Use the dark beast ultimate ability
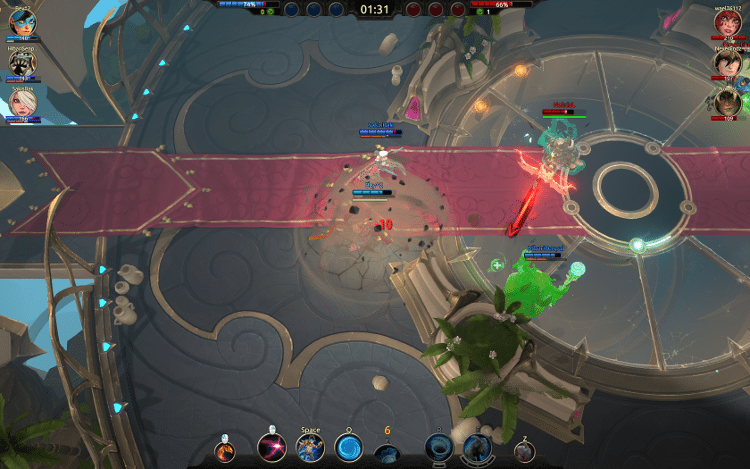Viewport: 750px width, 469px height. 477,448
